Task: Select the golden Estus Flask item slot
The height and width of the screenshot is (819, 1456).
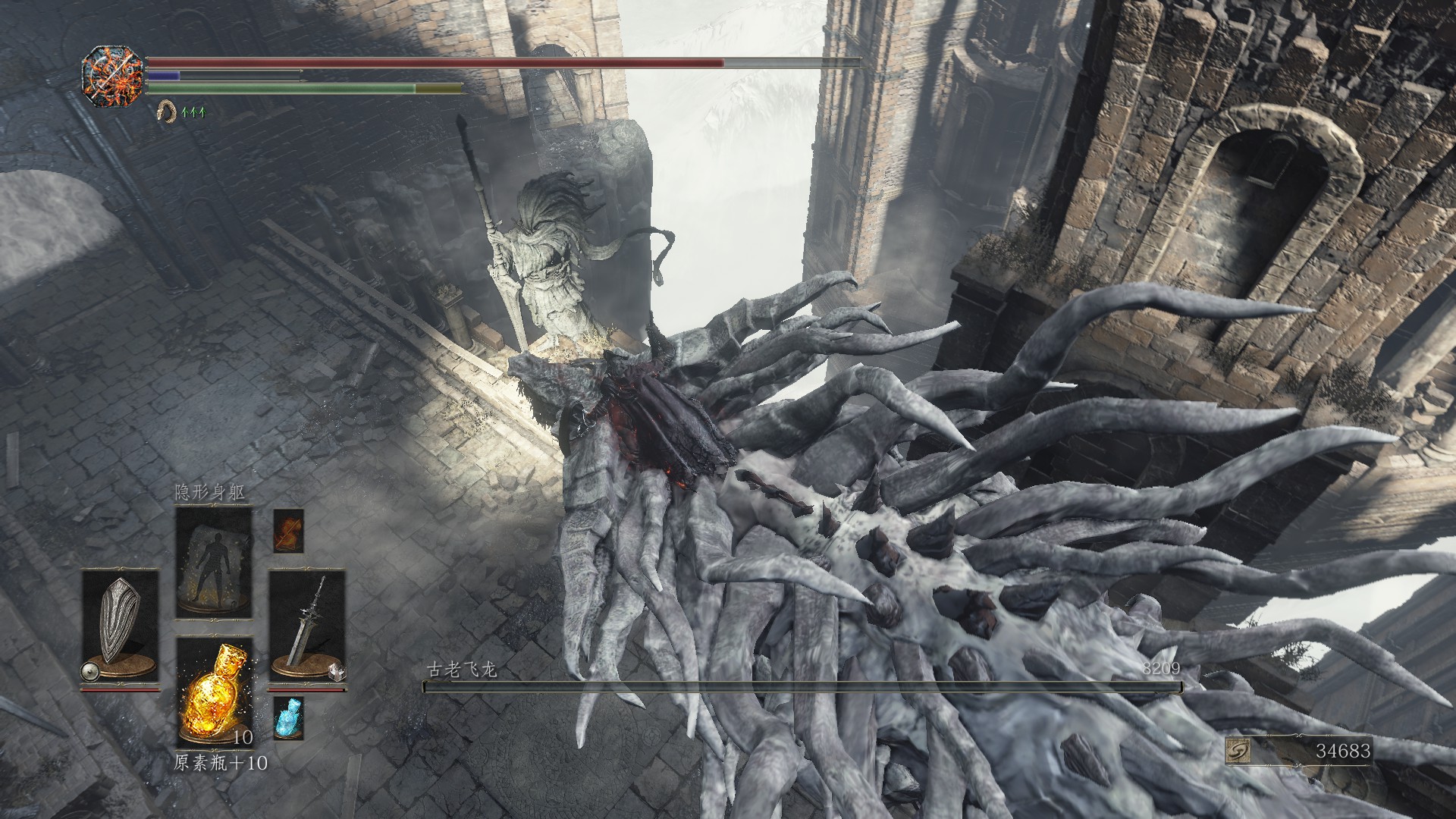Action: [214, 692]
